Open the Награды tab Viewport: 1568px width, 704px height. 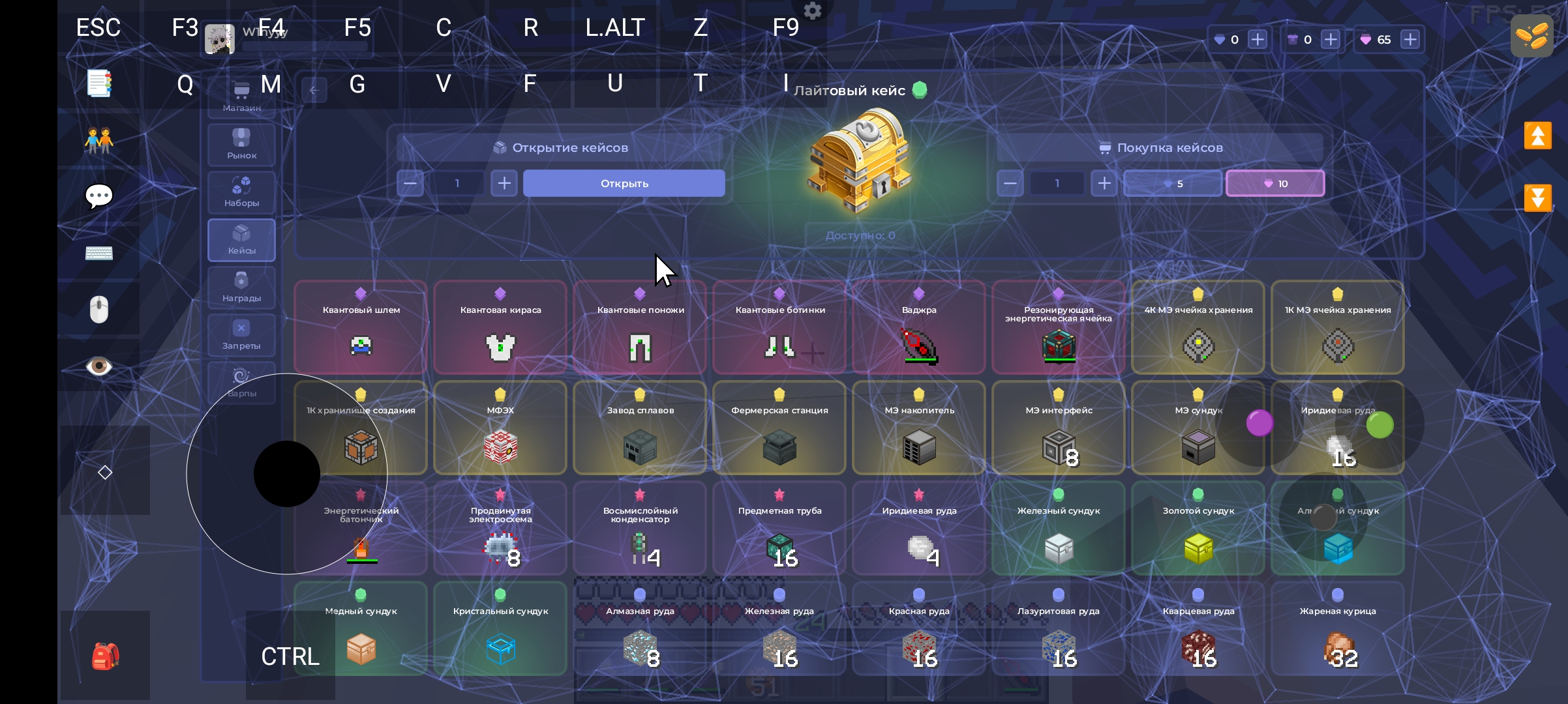tap(241, 287)
